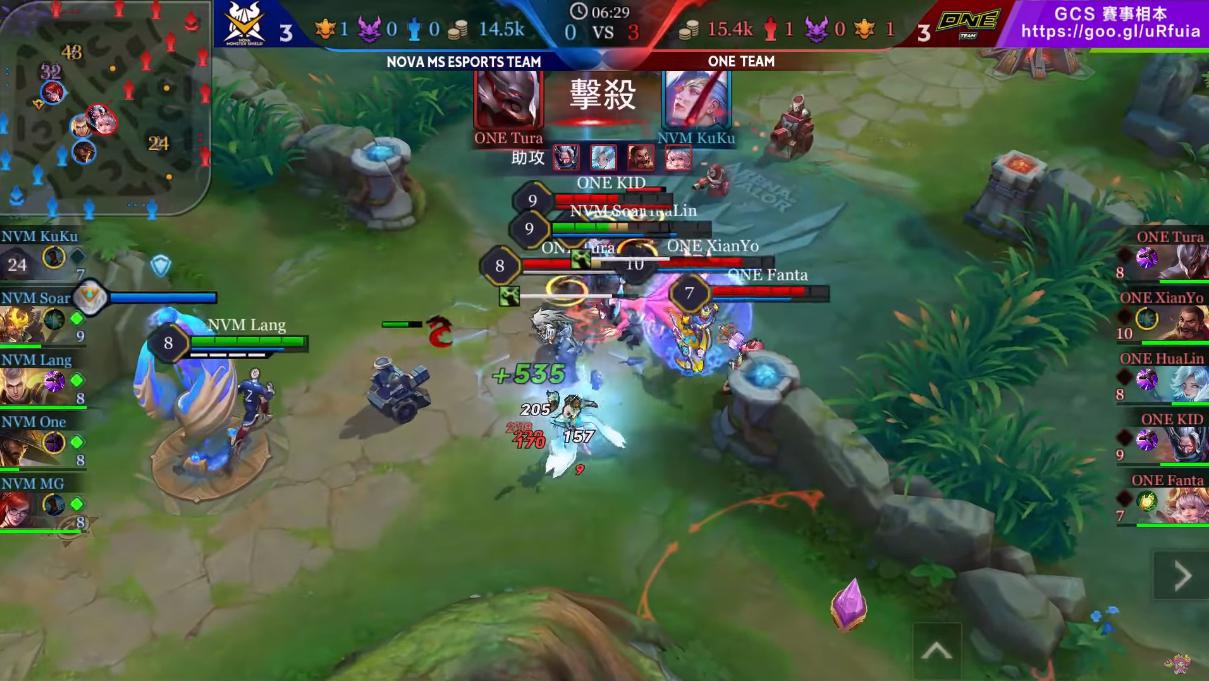The width and height of the screenshot is (1209, 681).
Task: Click the ONE Team logo
Action: [968, 23]
